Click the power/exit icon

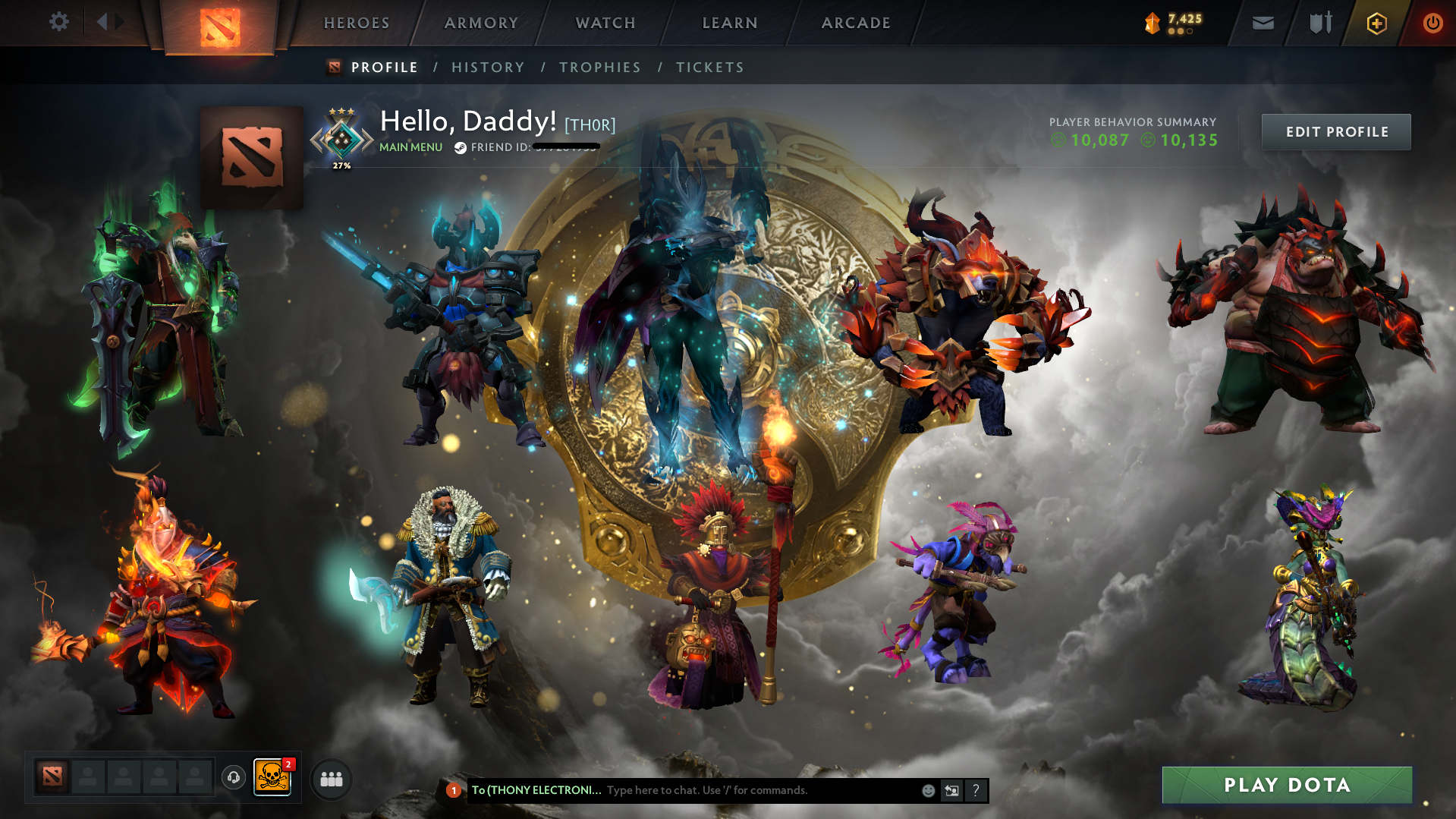tap(1432, 23)
